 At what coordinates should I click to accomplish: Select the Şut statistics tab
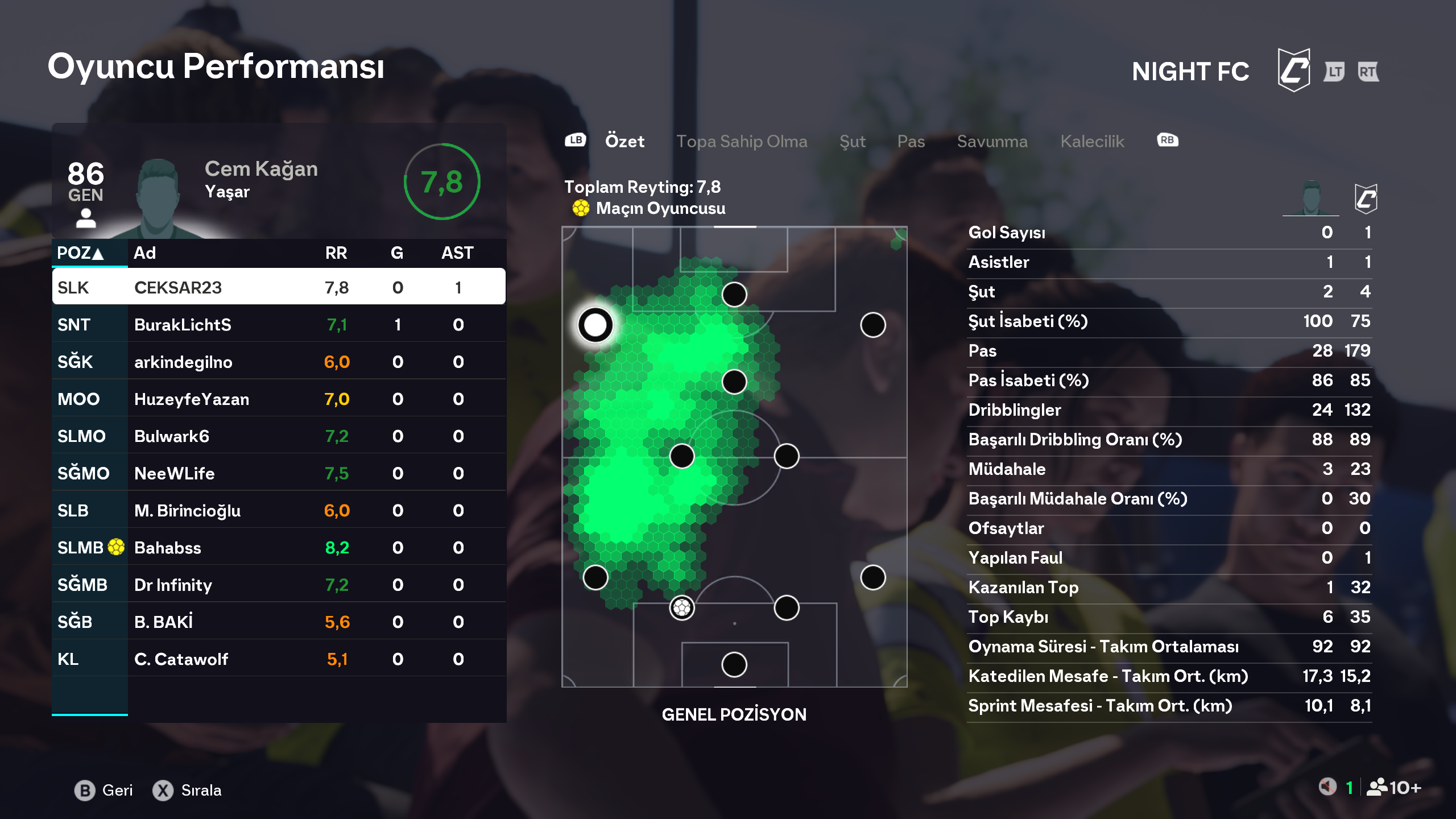[852, 141]
